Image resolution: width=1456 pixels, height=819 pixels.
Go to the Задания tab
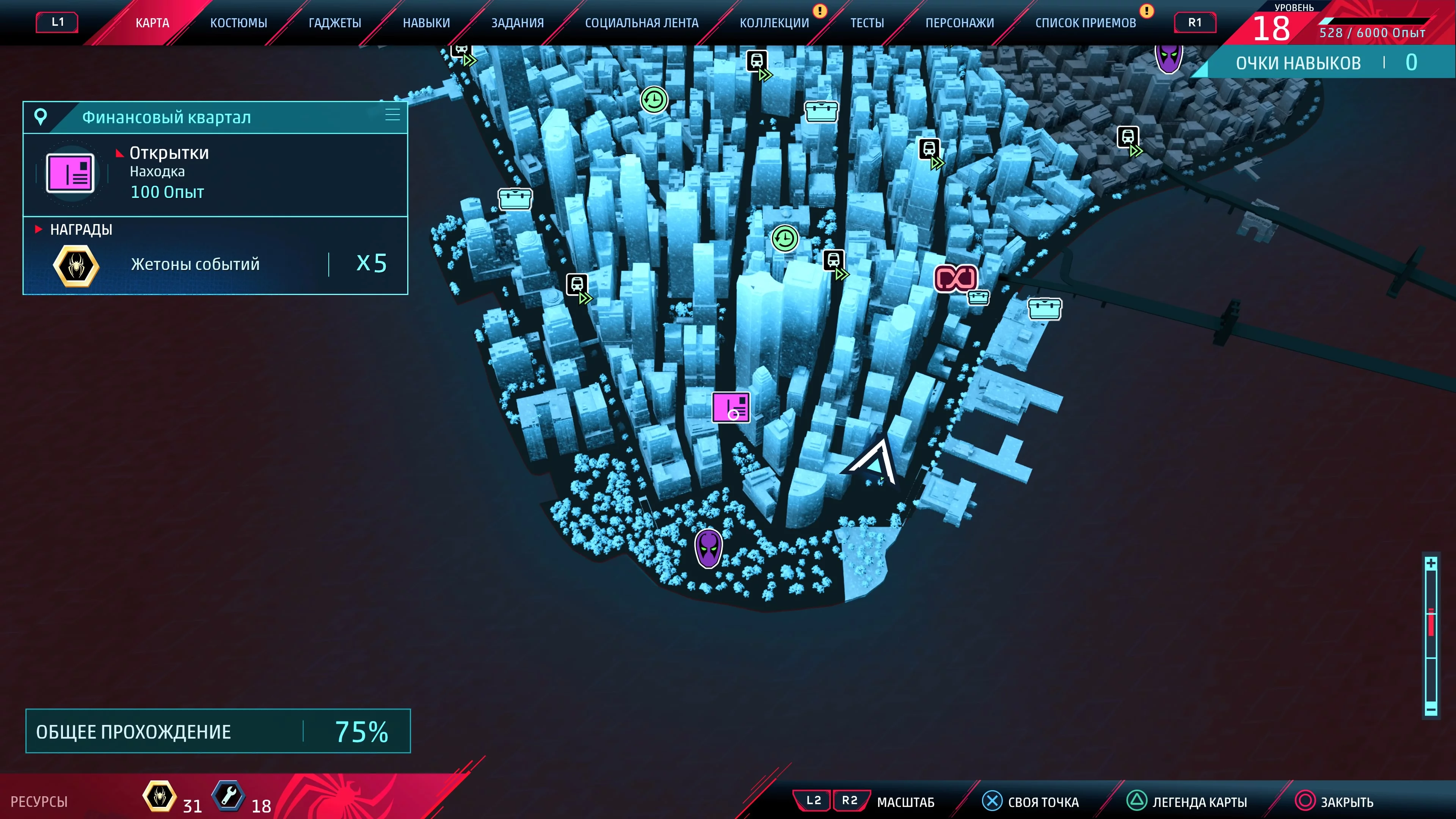[x=517, y=23]
